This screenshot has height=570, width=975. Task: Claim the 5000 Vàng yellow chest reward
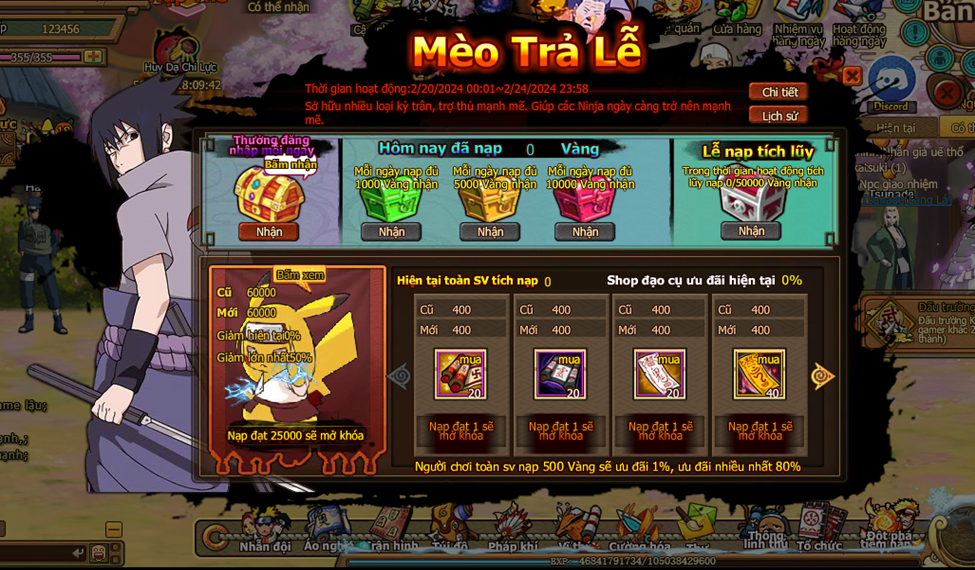pos(490,232)
